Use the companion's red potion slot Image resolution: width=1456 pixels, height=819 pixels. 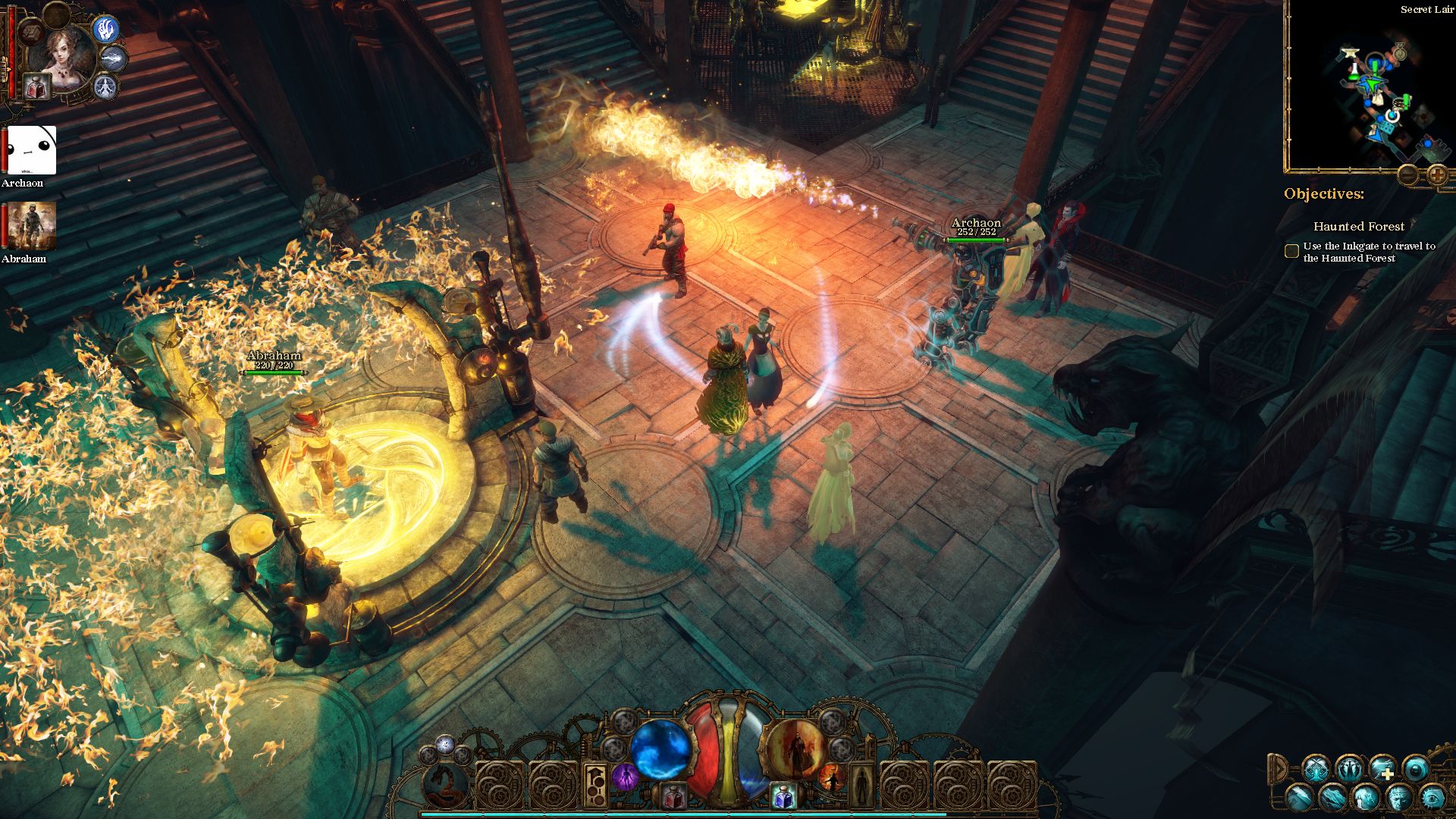pyautogui.click(x=36, y=86)
